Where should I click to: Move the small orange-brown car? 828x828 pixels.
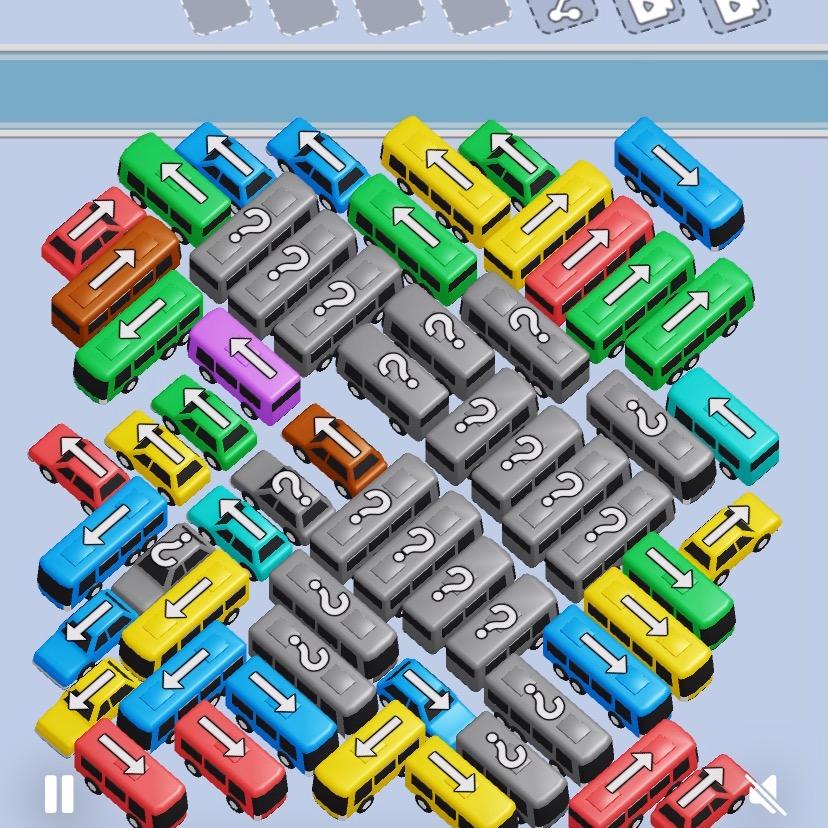334,449
